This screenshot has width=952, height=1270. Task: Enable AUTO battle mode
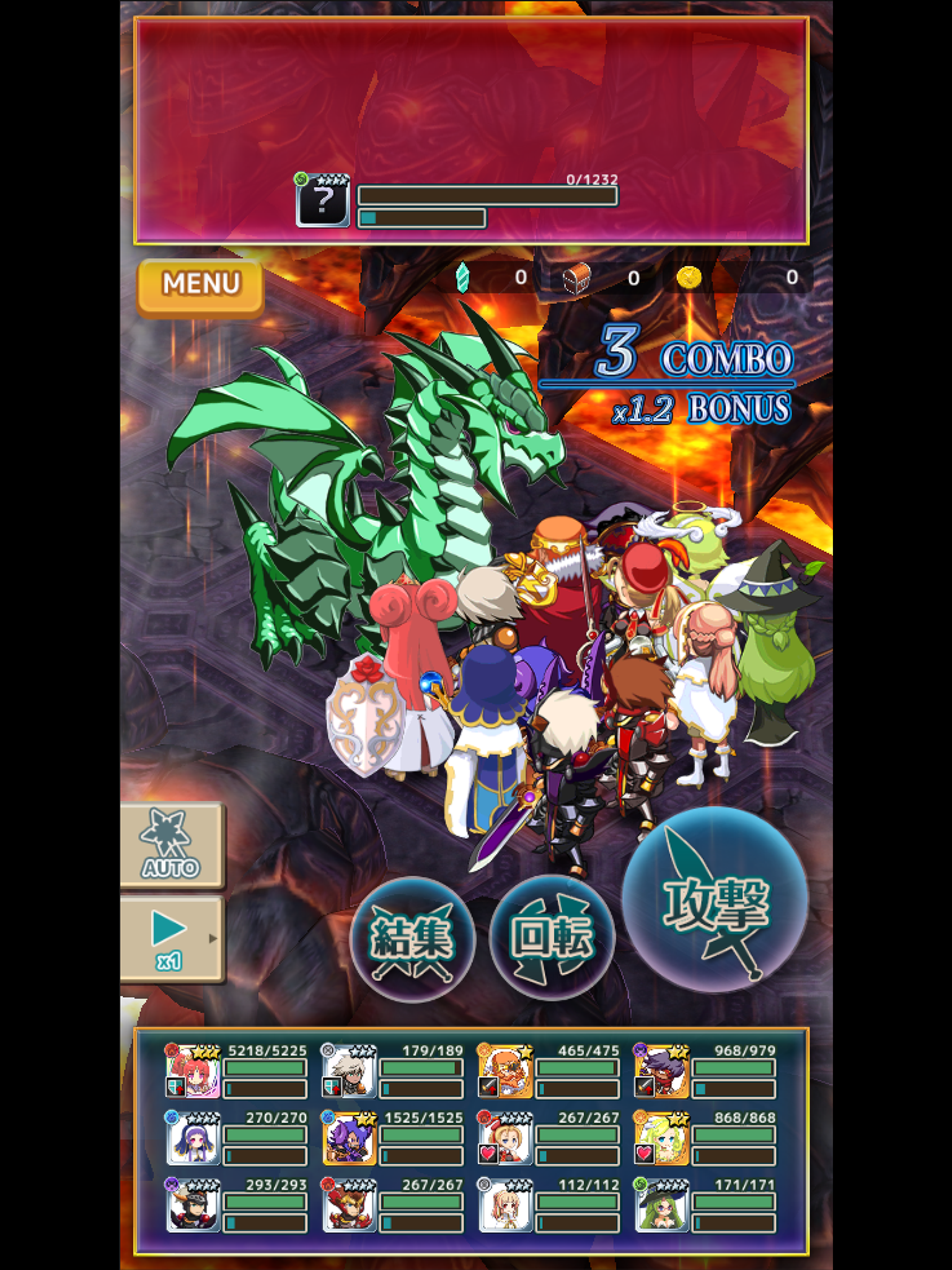point(172,845)
